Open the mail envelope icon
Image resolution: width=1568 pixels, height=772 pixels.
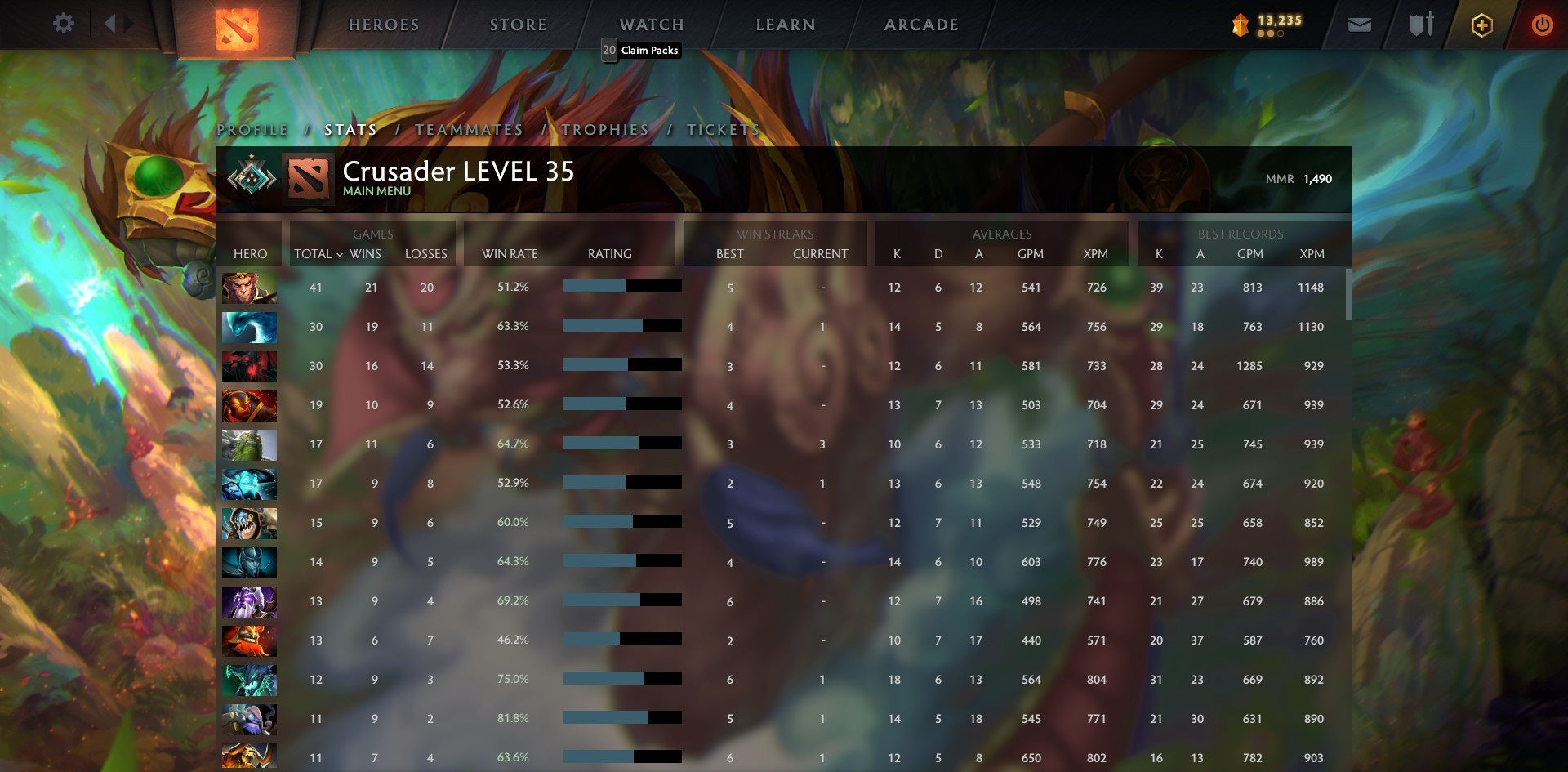[1359, 25]
